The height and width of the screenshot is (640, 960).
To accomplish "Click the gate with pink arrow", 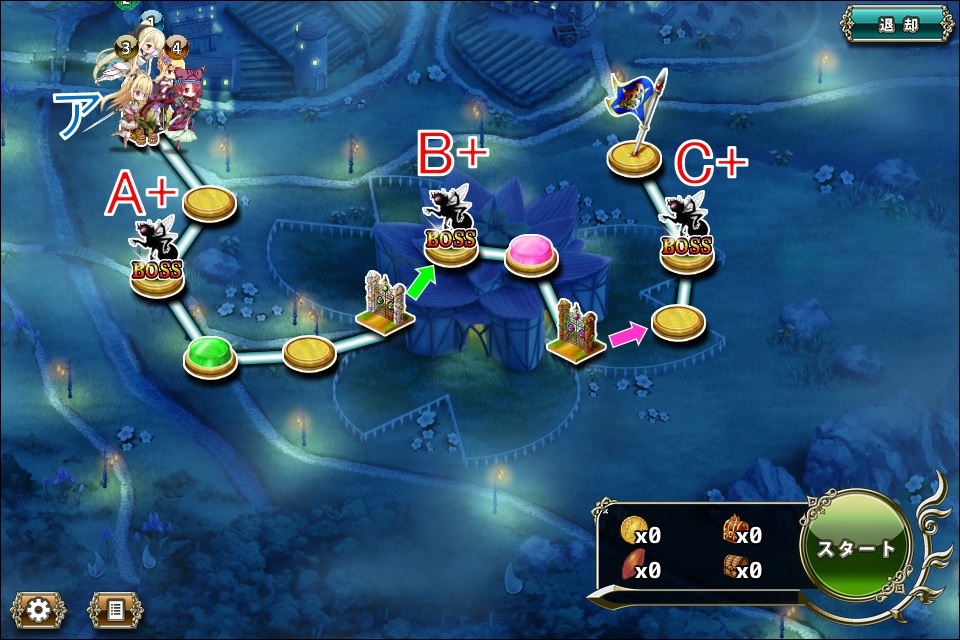I will [577, 333].
